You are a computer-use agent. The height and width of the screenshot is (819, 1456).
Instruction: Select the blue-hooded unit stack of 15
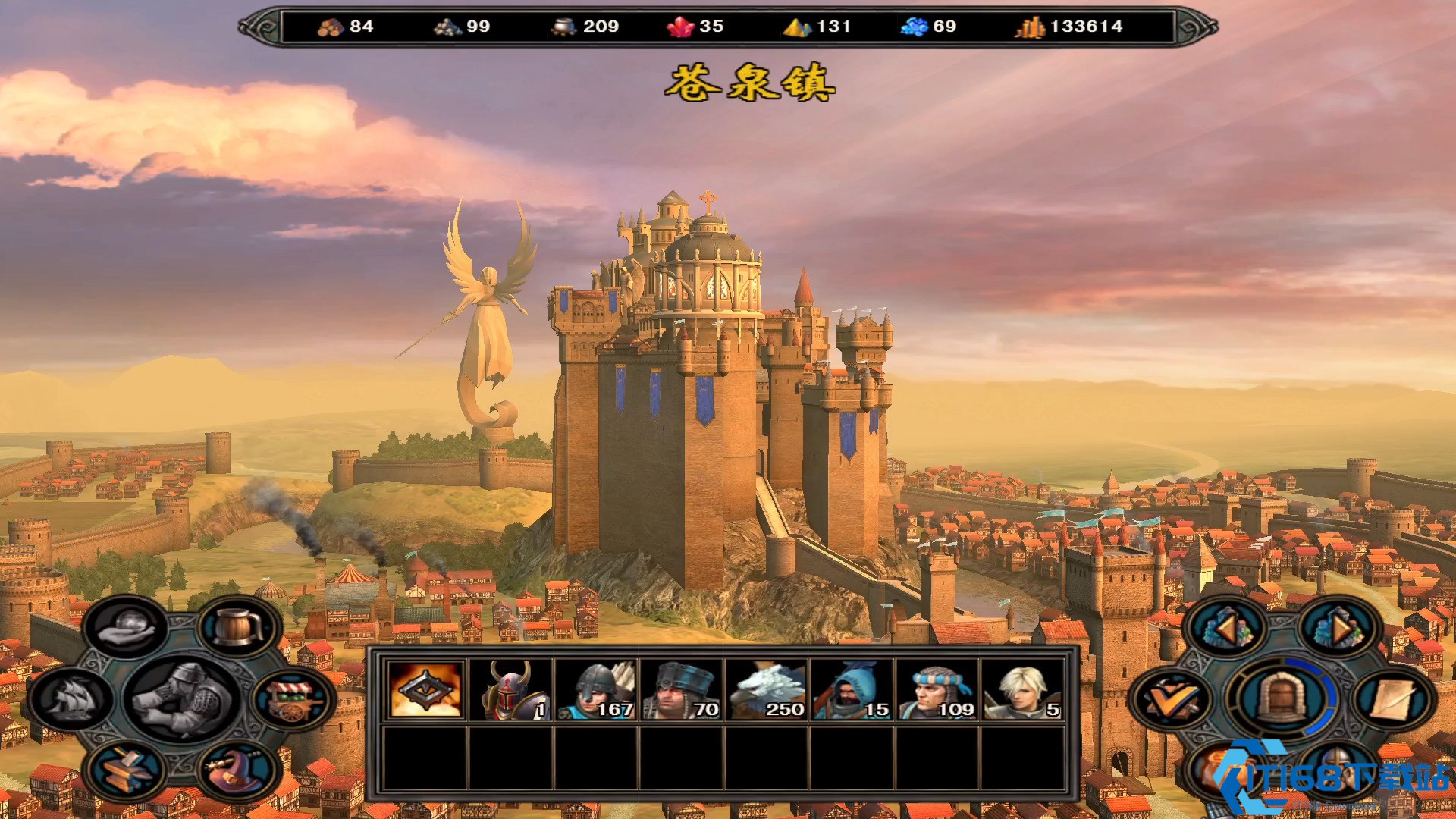[x=852, y=689]
